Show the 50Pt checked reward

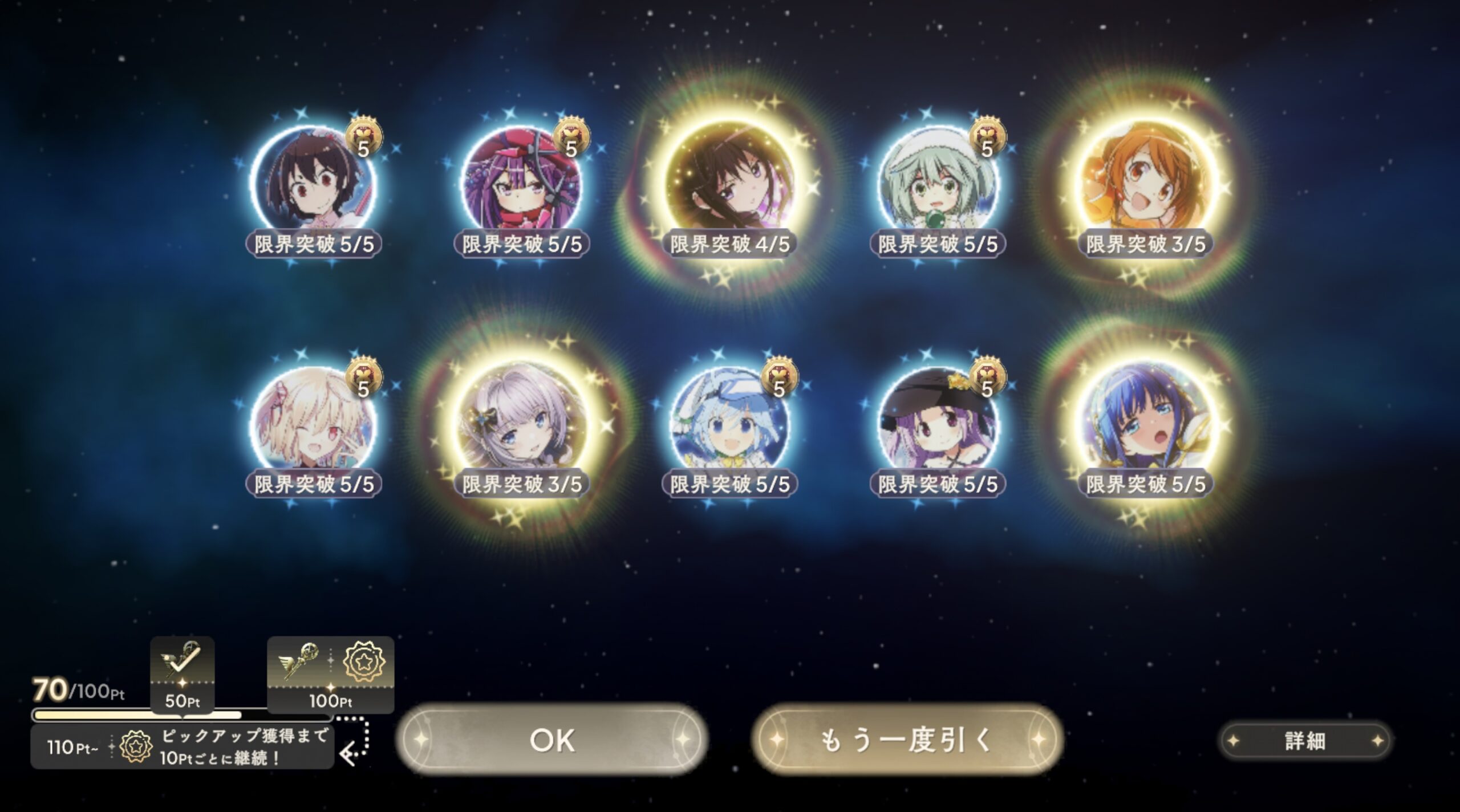[x=182, y=674]
